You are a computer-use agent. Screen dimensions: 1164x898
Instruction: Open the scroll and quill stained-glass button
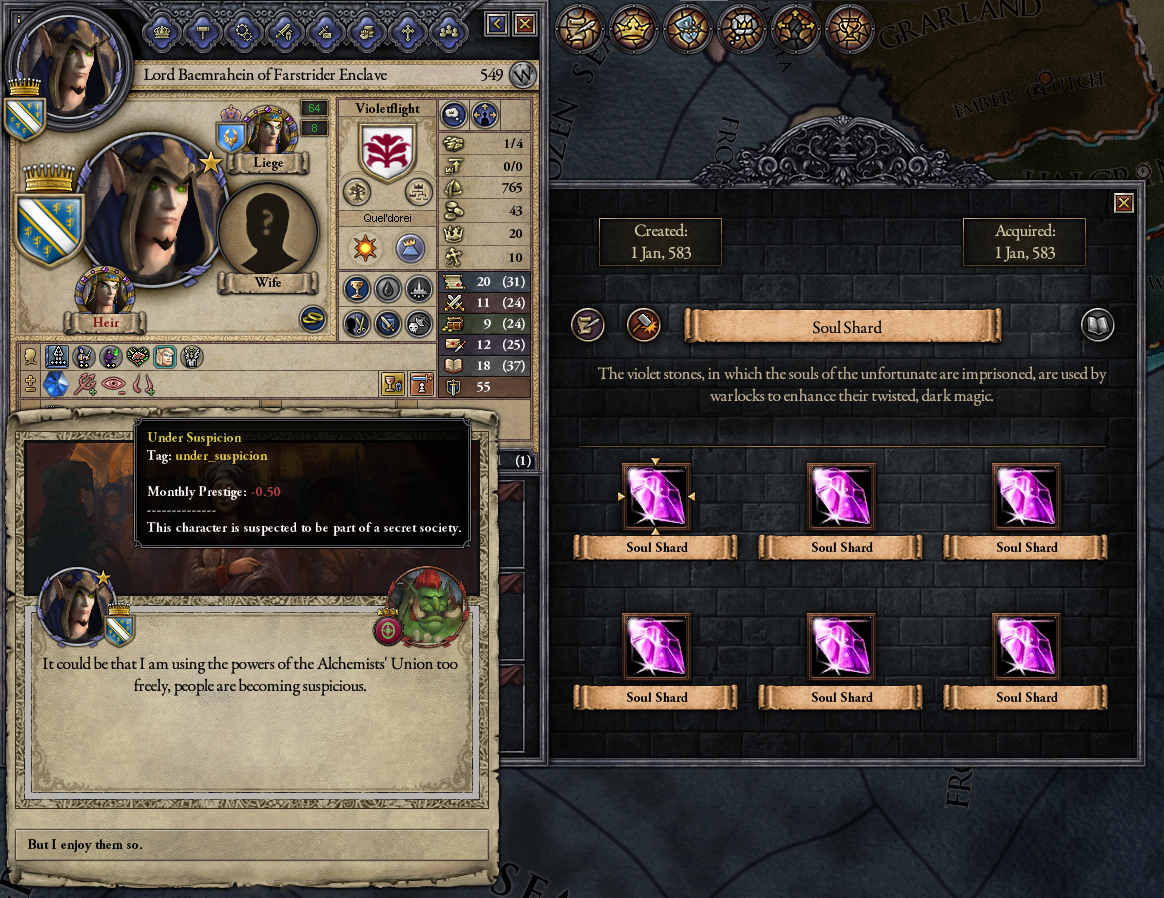click(579, 27)
